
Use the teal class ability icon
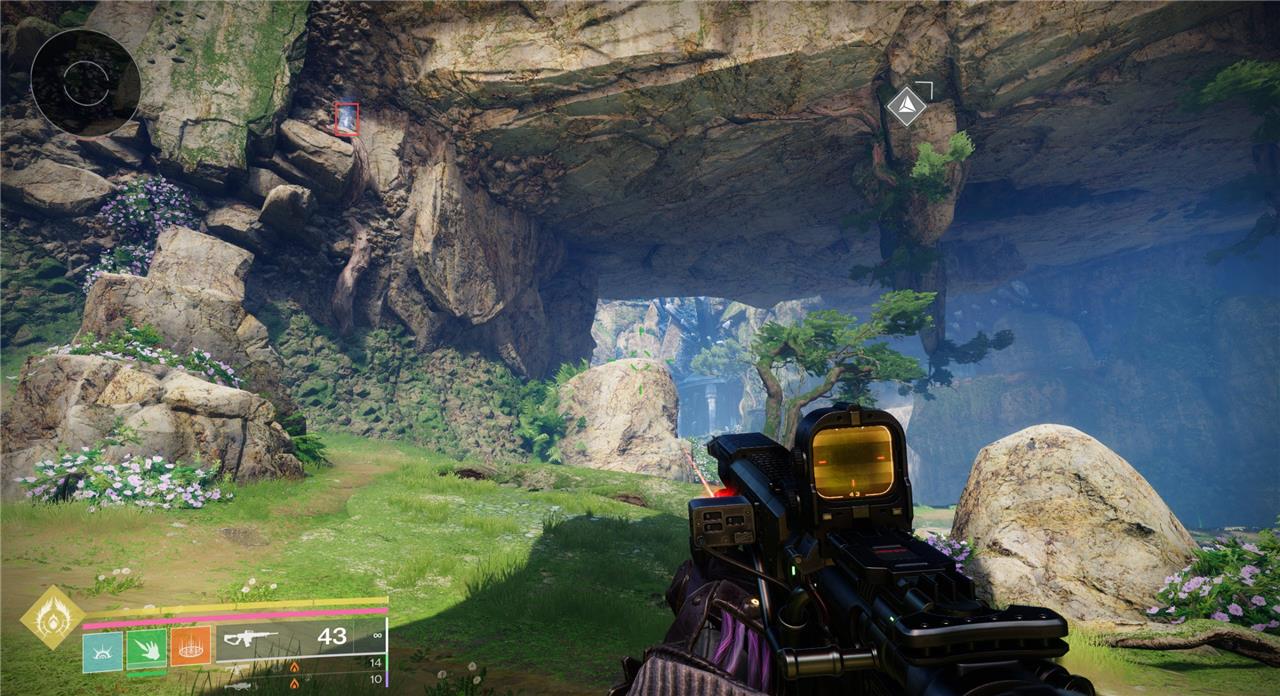pos(102,652)
